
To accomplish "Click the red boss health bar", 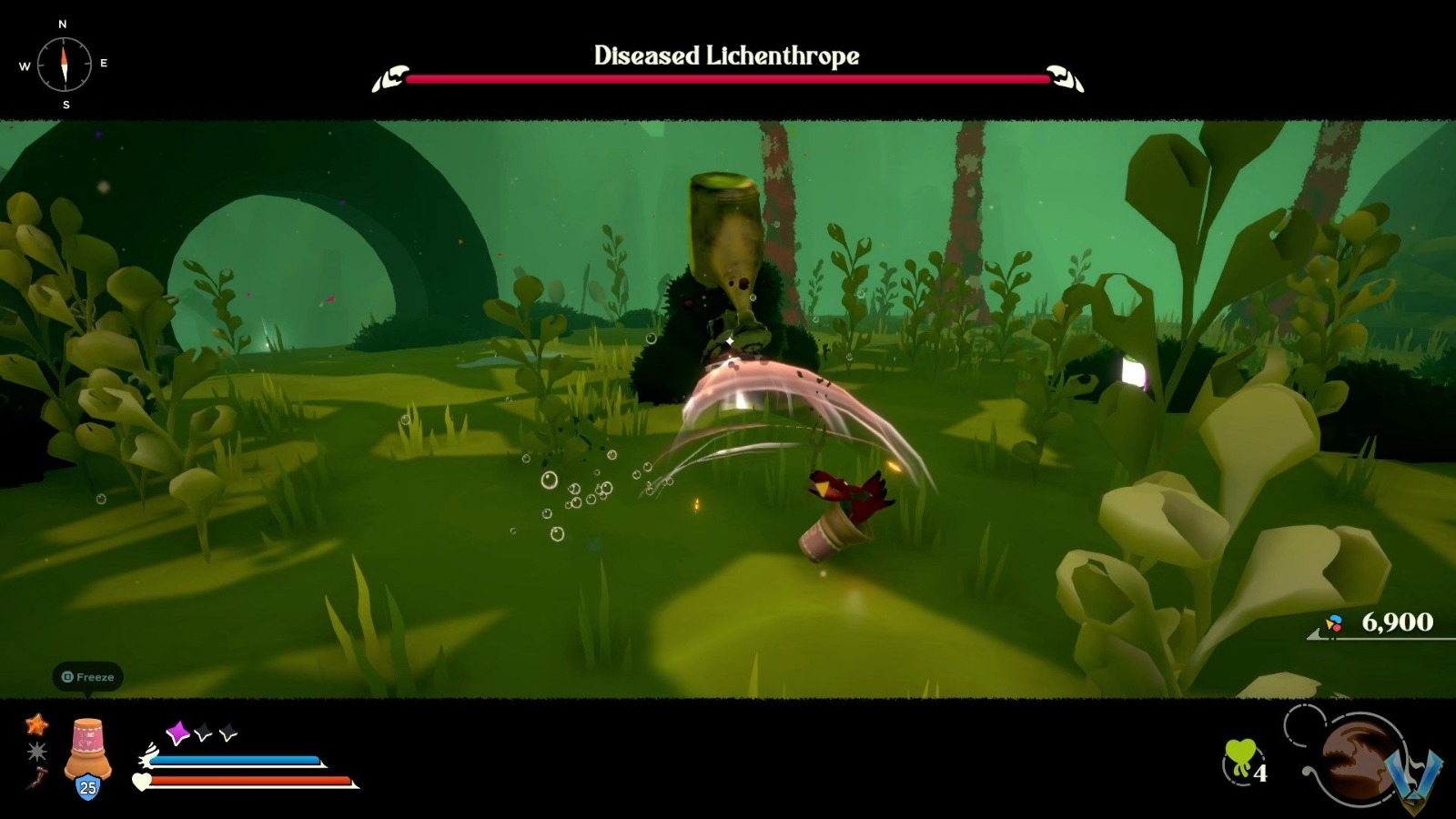I will click(x=727, y=80).
